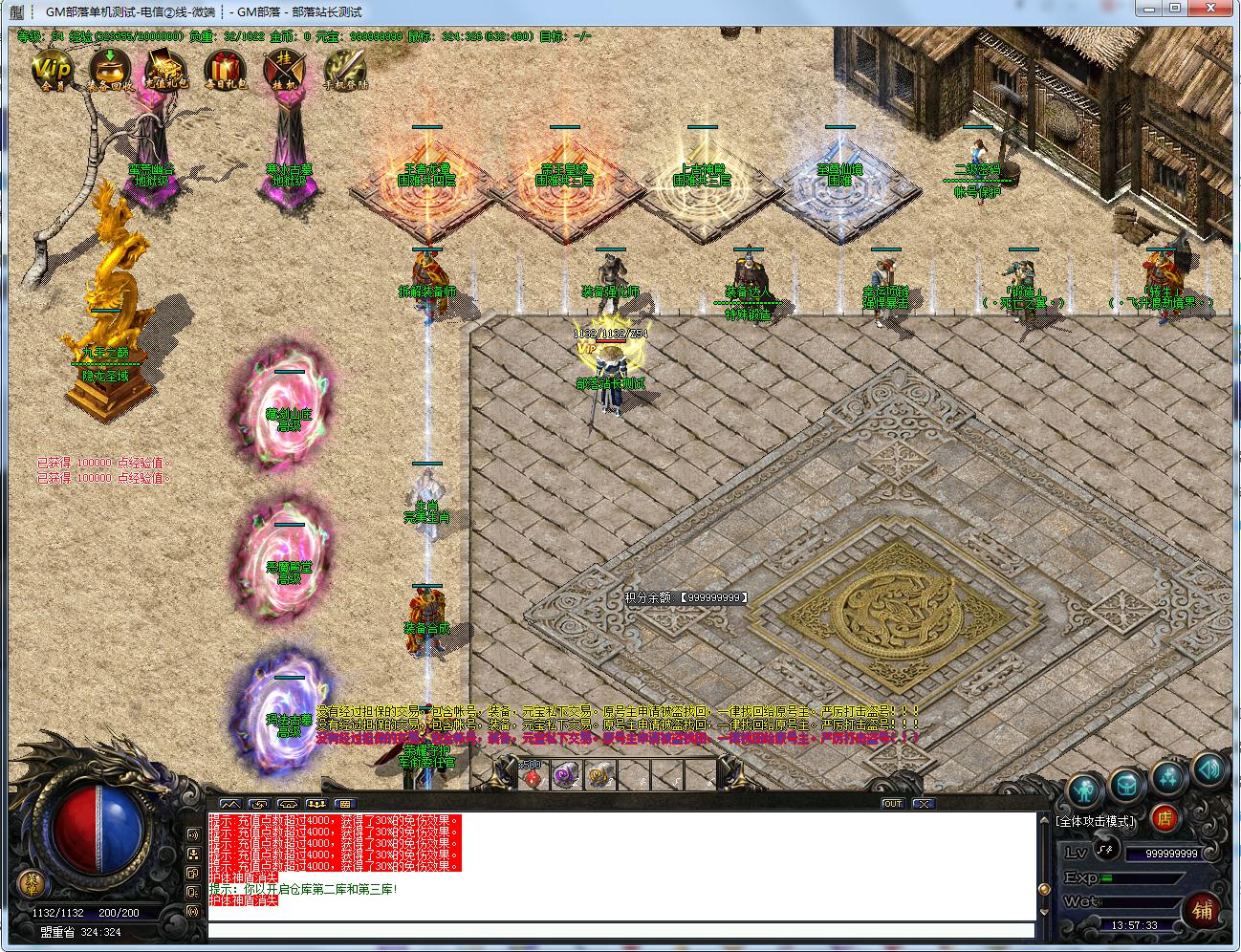This screenshot has width=1241, height=952.
Task: Open the skills sparkle round button
Action: [1168, 778]
